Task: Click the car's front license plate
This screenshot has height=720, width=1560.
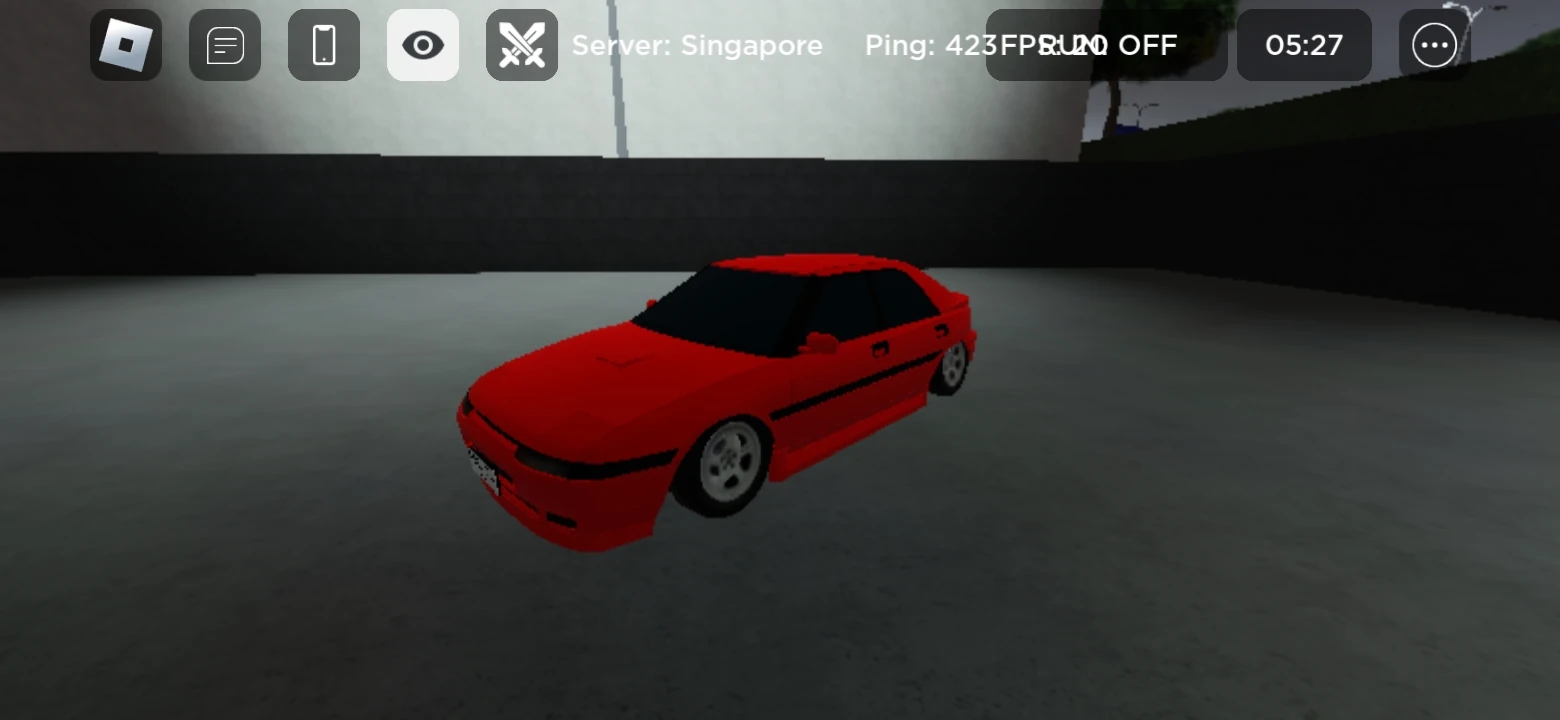Action: tap(483, 467)
